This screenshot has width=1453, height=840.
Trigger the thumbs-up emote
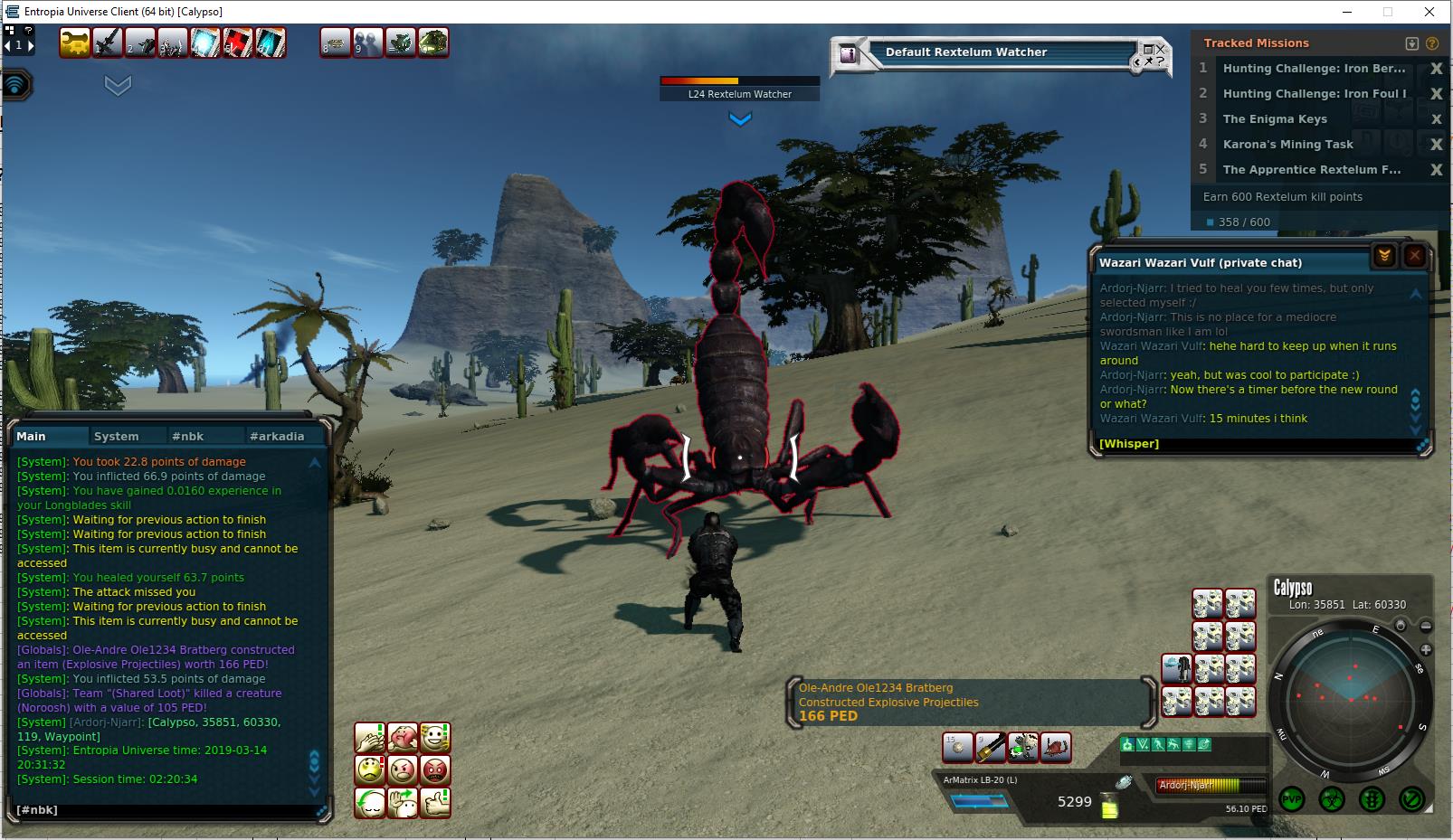point(435,803)
